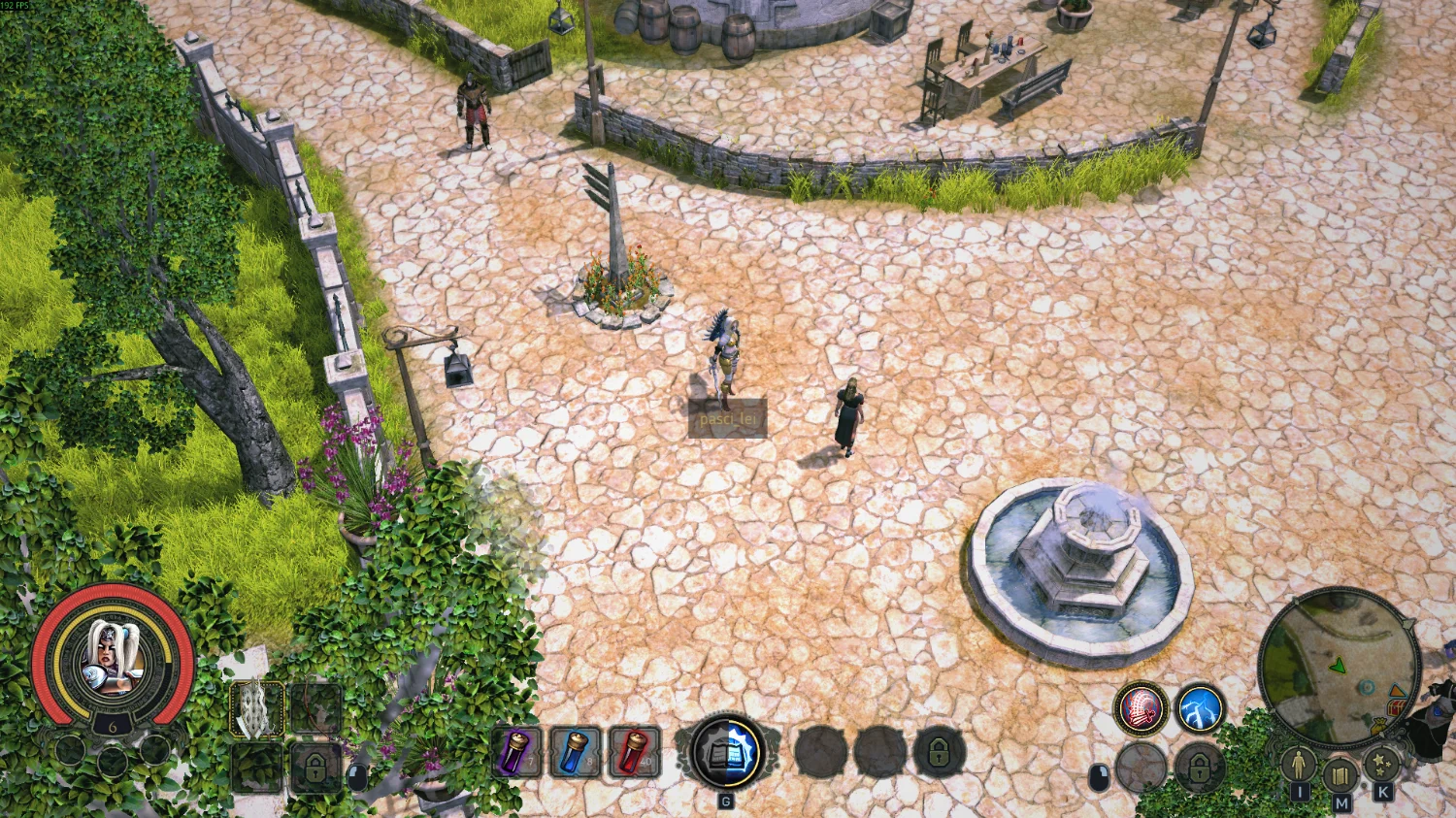The image size is (1456, 818).
Task: Select the red combat art icon
Action: (x=1141, y=708)
